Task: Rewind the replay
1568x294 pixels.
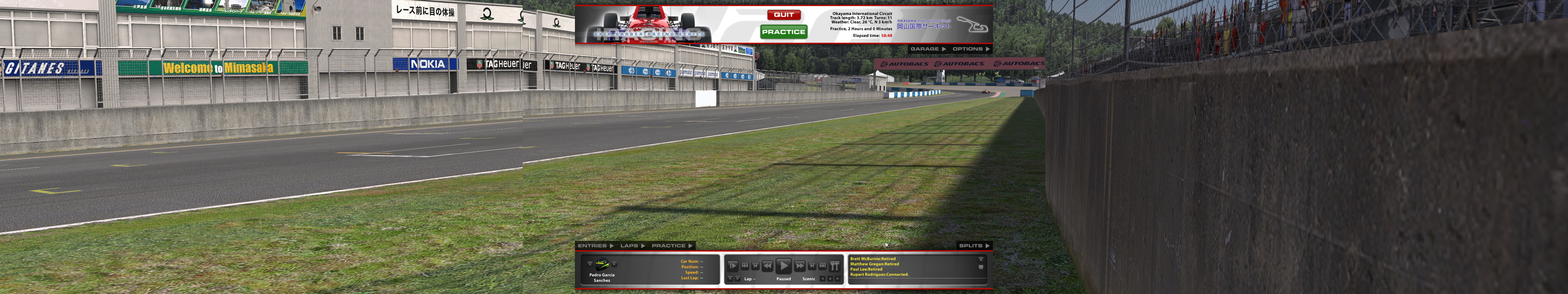Action: (x=768, y=266)
